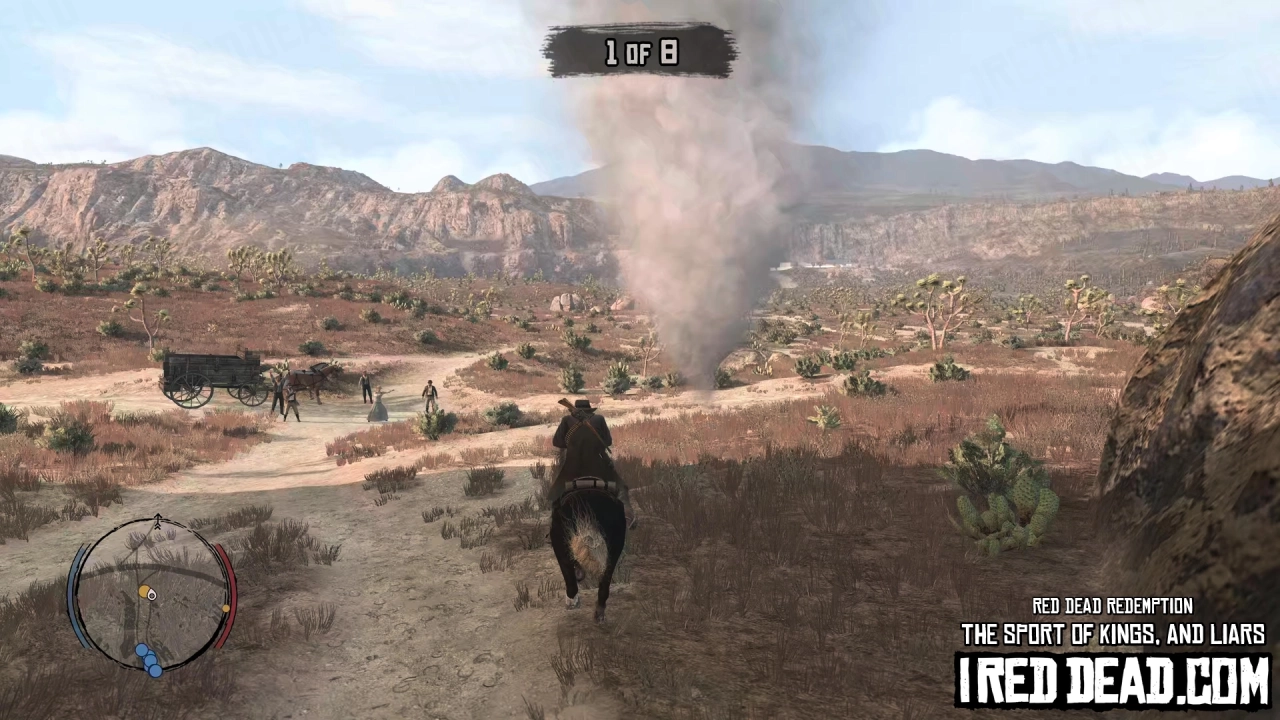Select the topmost blue companion blip on the minimap

tap(142, 650)
